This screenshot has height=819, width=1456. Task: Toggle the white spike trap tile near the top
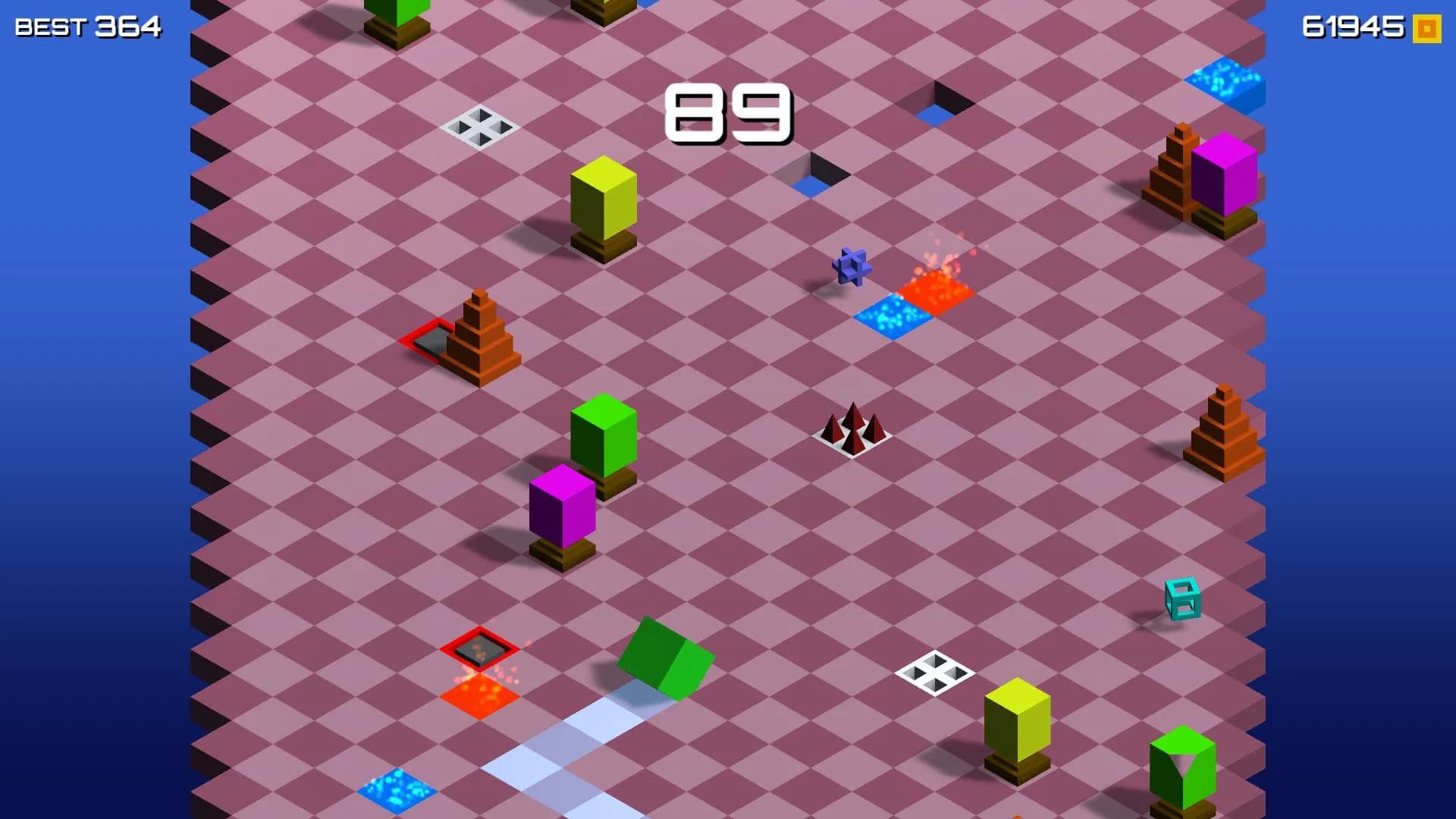point(480,127)
